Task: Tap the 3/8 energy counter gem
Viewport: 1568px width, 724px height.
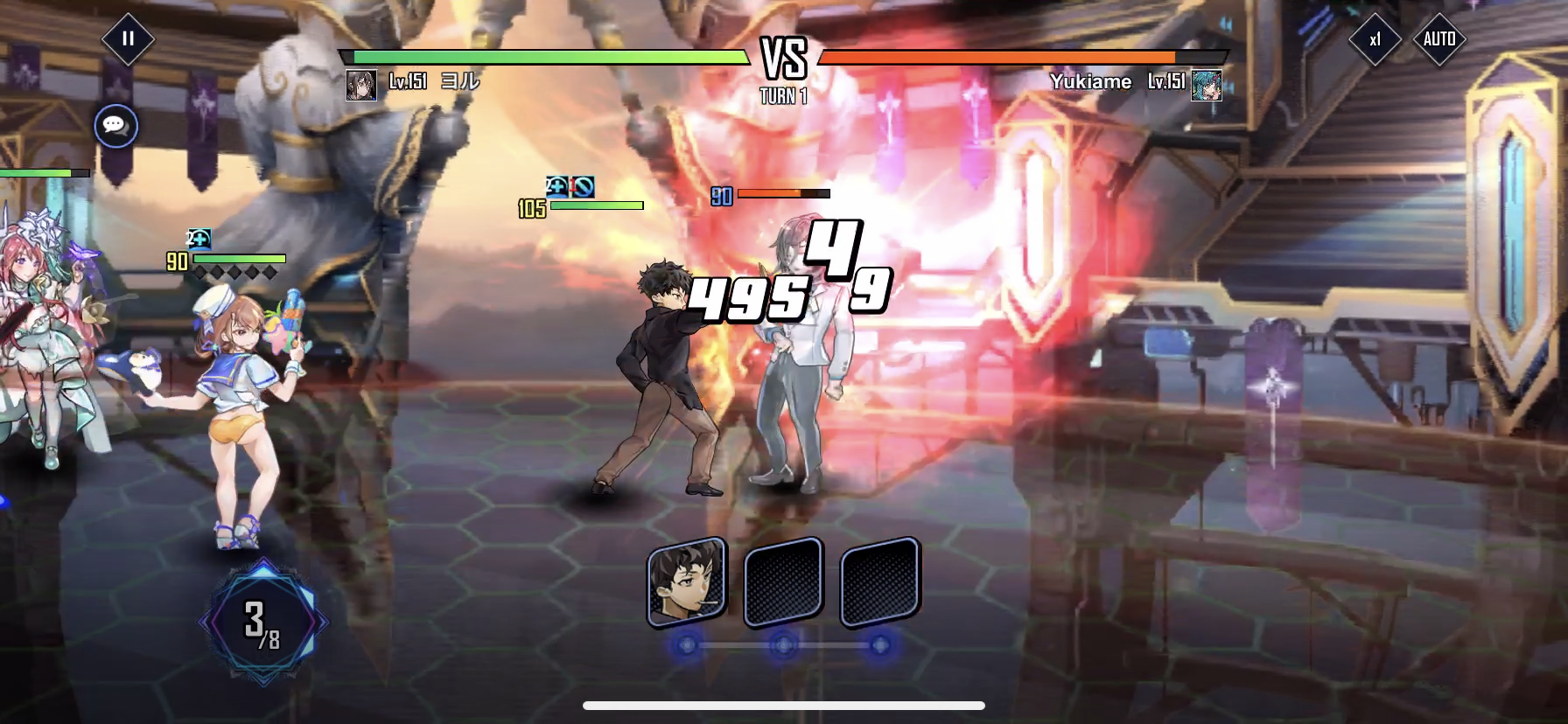Action: pyautogui.click(x=262, y=623)
